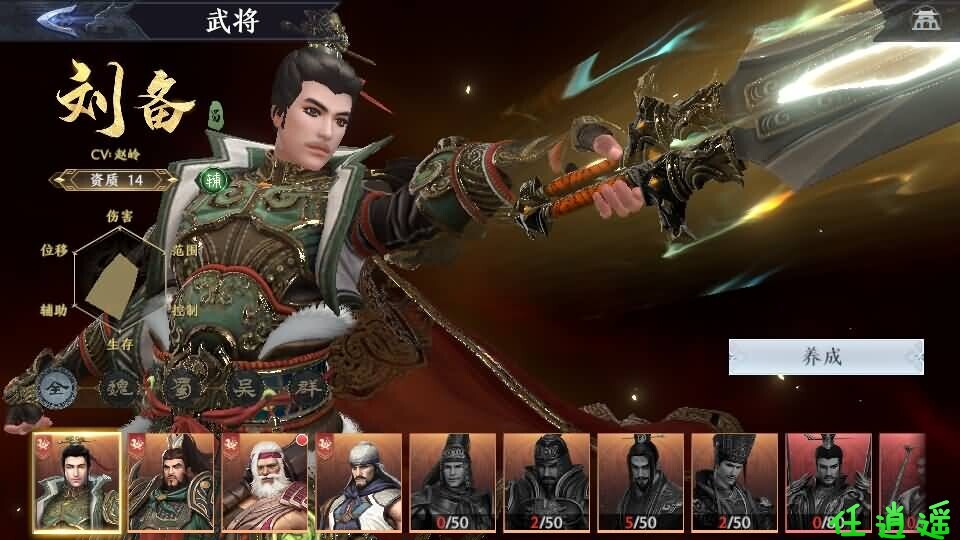Select the white-bearded old general portrait
This screenshot has height=540, width=960.
coord(264,481)
